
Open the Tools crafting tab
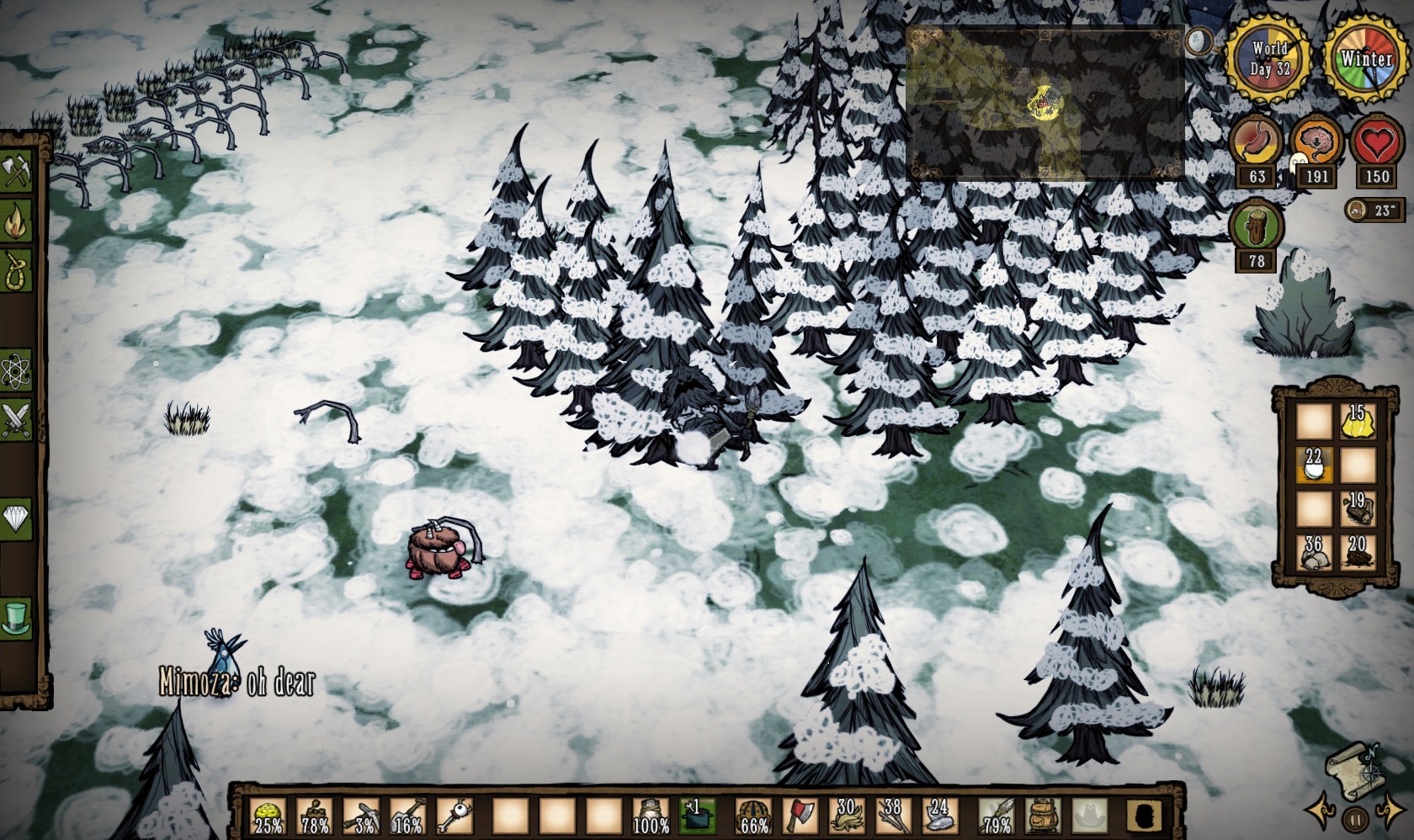pos(15,173)
